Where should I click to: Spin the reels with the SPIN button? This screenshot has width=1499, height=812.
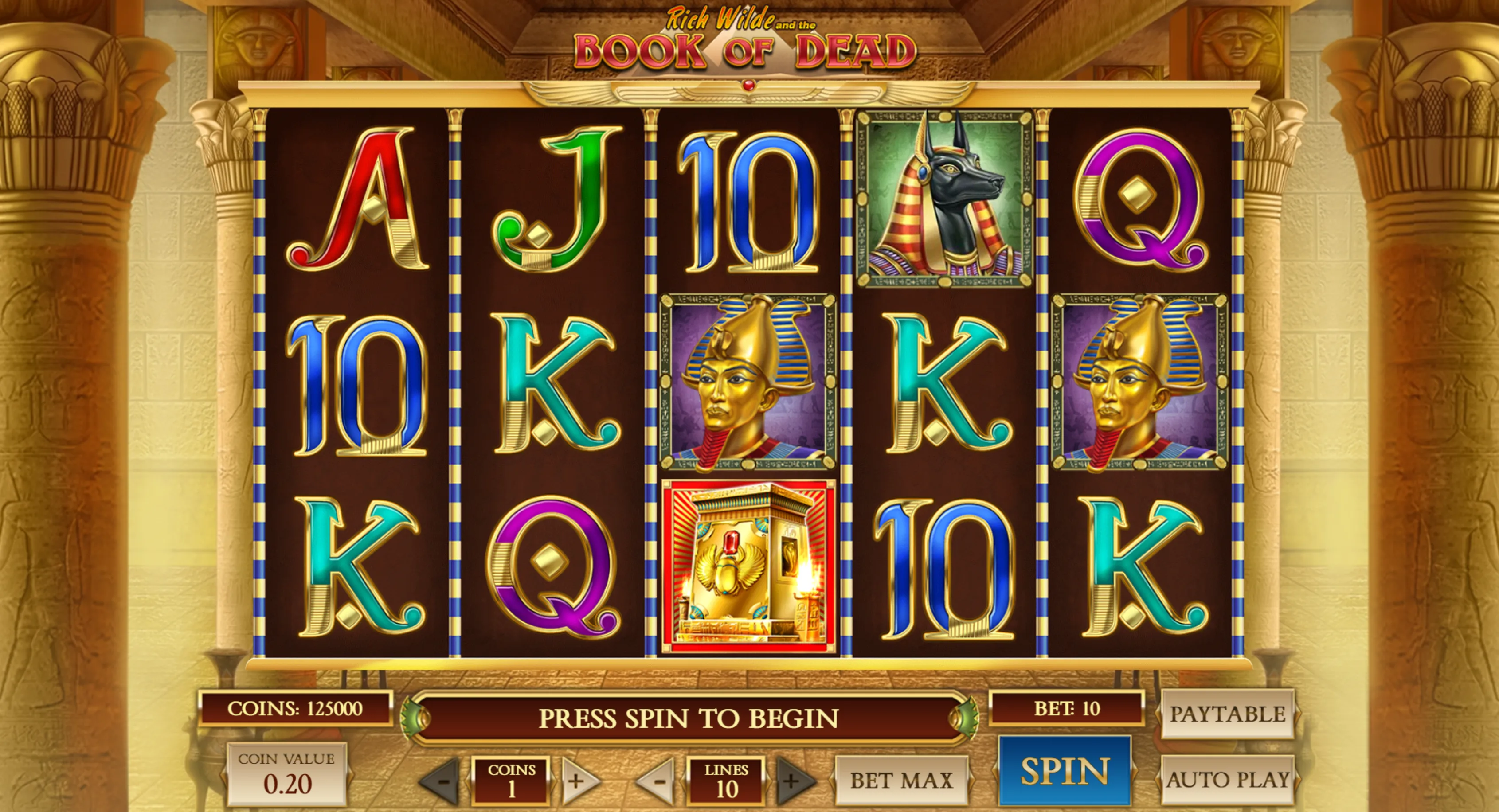1065,771
